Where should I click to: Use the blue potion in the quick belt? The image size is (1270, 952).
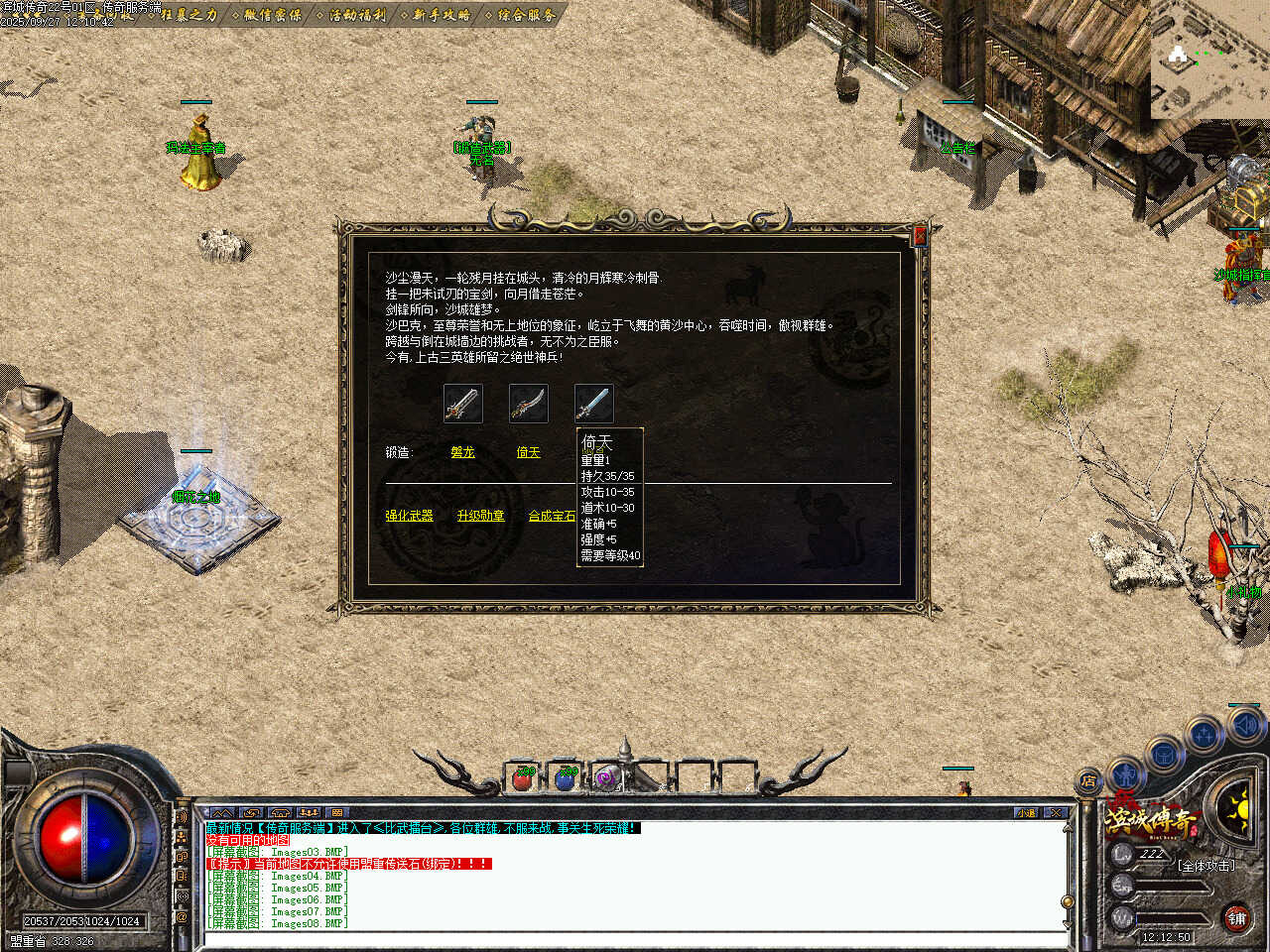566,778
